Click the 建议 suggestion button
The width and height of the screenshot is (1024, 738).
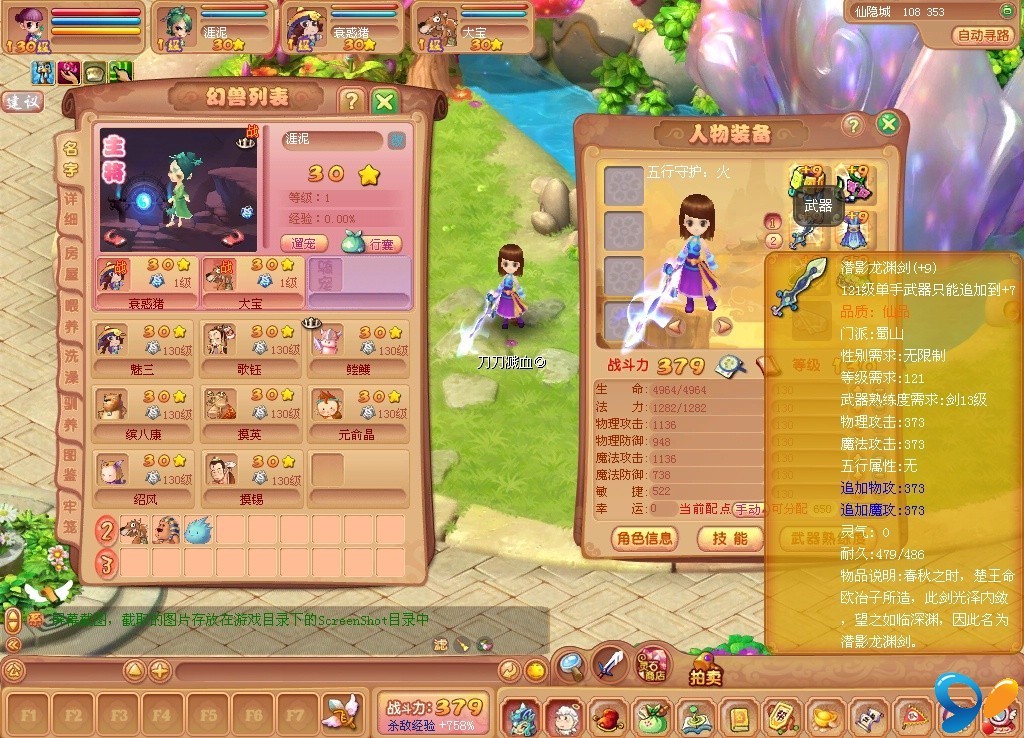coord(22,102)
